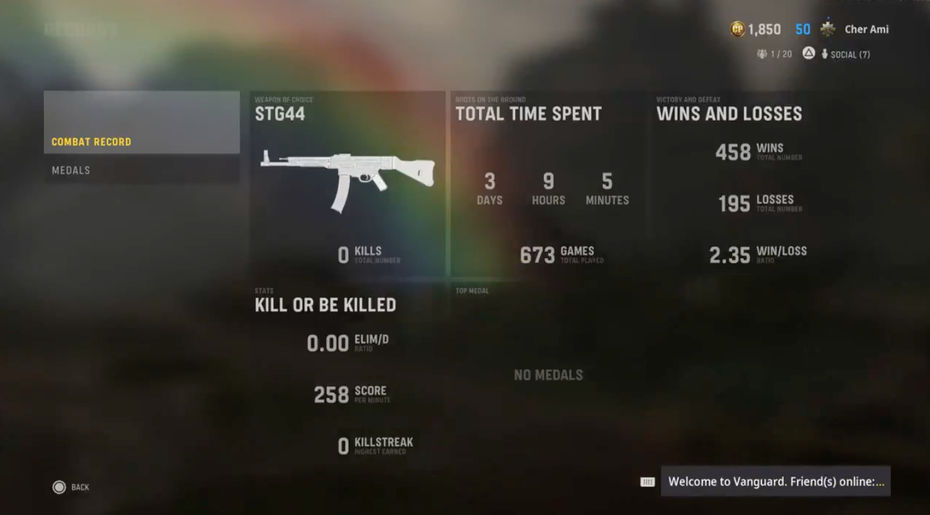Image resolution: width=930 pixels, height=515 pixels.
Task: Select the STG44 weapon of choice card
Action: click(347, 184)
